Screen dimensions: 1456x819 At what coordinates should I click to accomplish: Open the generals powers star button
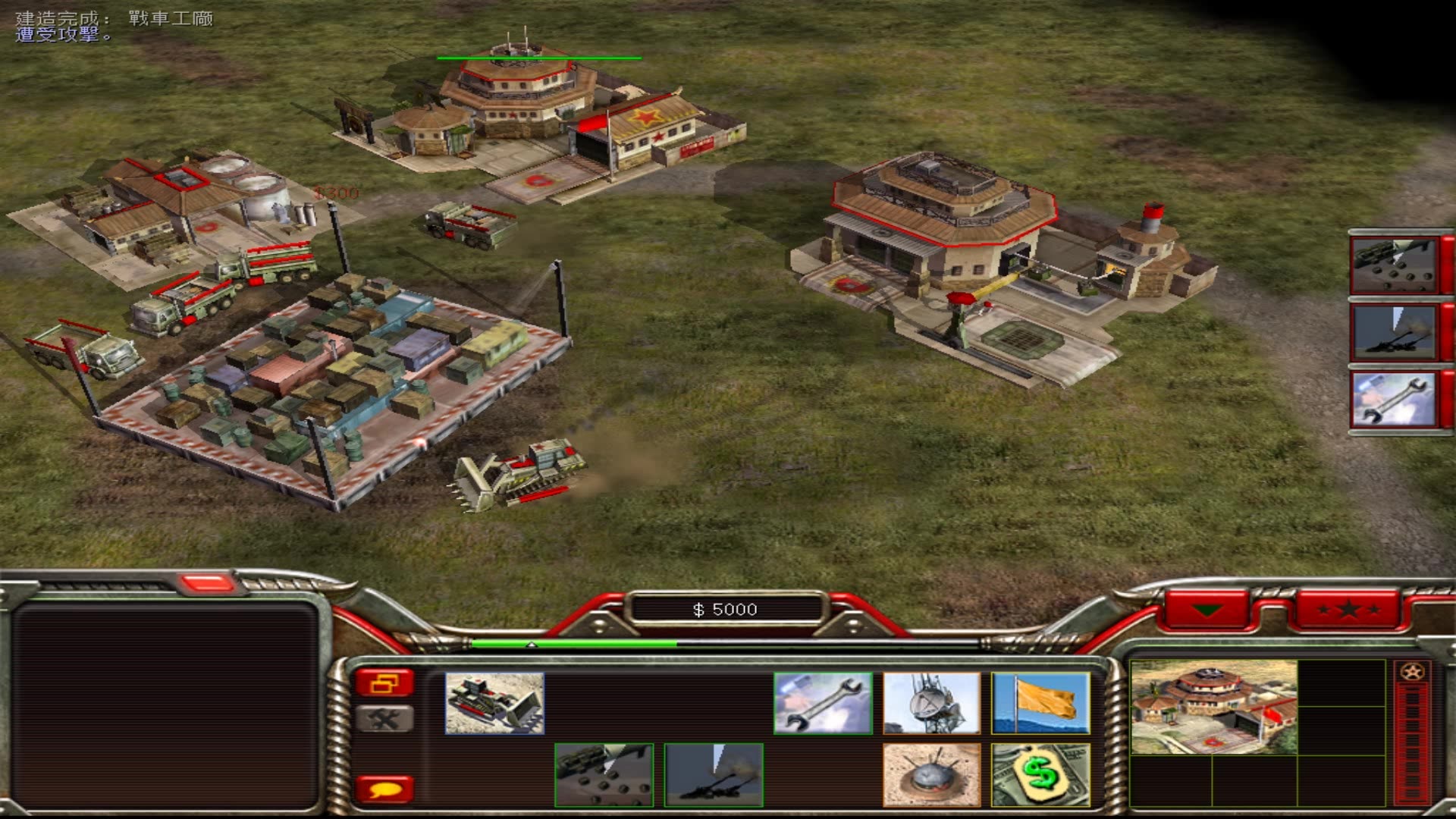(x=1348, y=610)
